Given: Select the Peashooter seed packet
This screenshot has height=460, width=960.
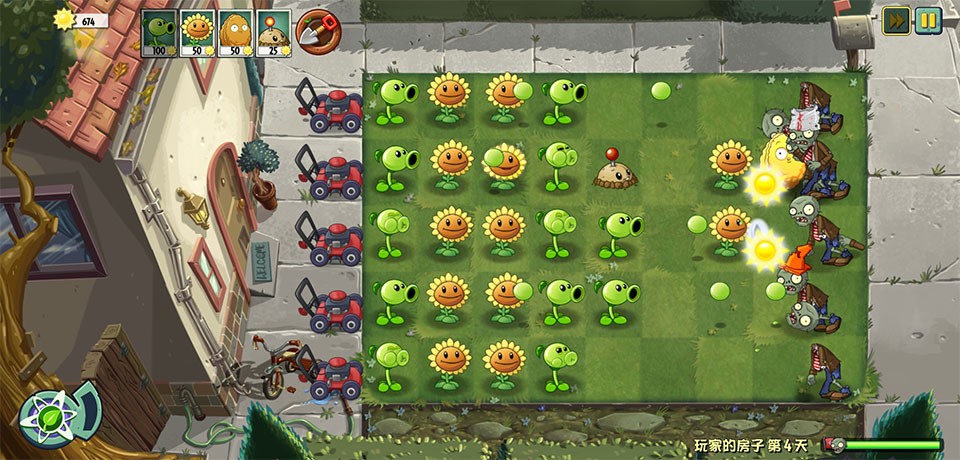Looking at the screenshot, I should (159, 33).
